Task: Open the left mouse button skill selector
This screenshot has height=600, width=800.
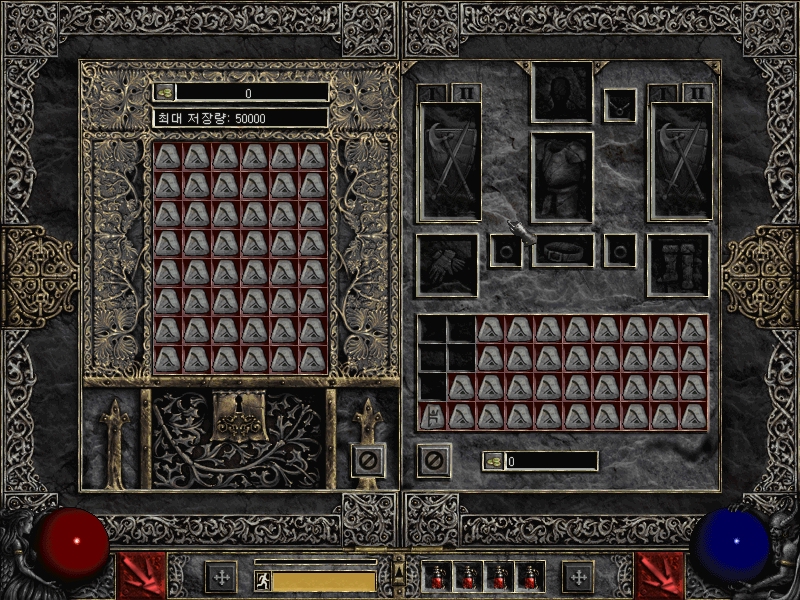Action: click(x=140, y=575)
